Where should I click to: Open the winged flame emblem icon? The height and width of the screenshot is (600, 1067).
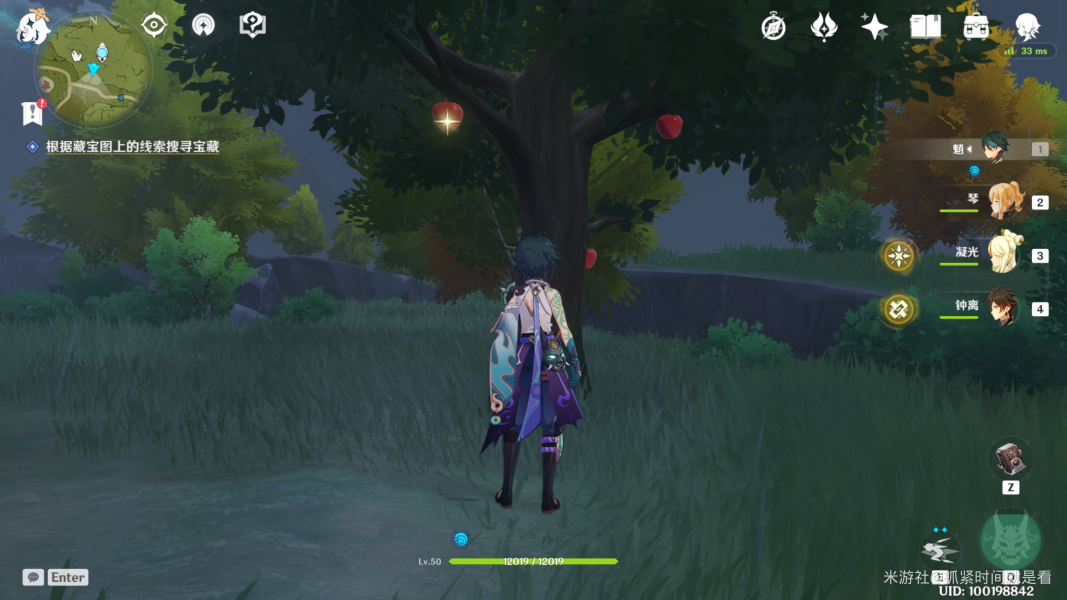[824, 27]
